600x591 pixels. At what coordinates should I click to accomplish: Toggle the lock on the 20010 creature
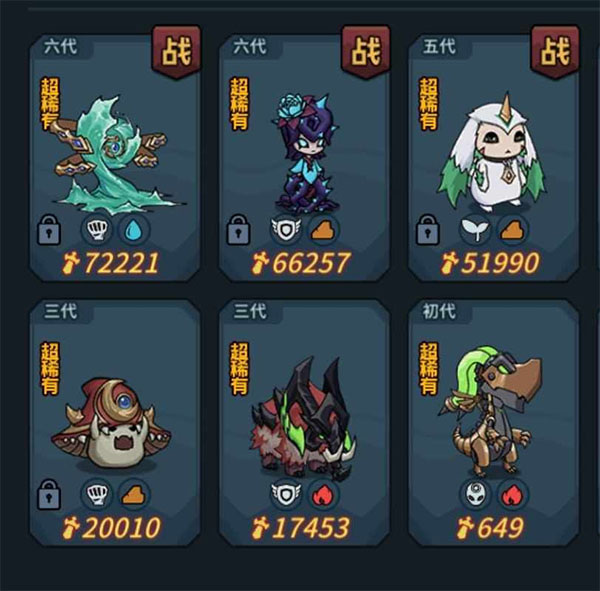[x=47, y=494]
